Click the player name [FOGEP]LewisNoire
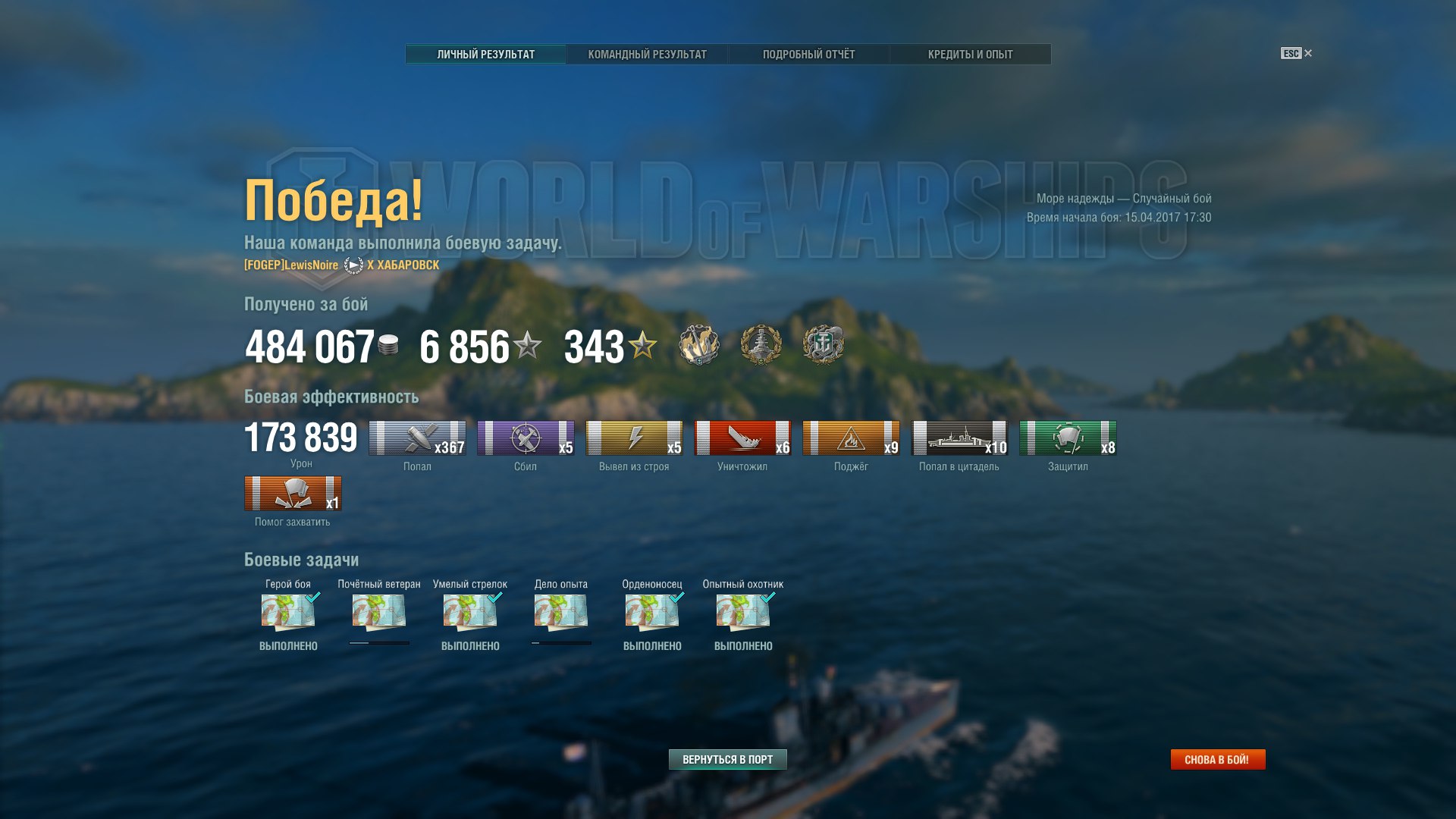1456x819 pixels. tap(291, 265)
